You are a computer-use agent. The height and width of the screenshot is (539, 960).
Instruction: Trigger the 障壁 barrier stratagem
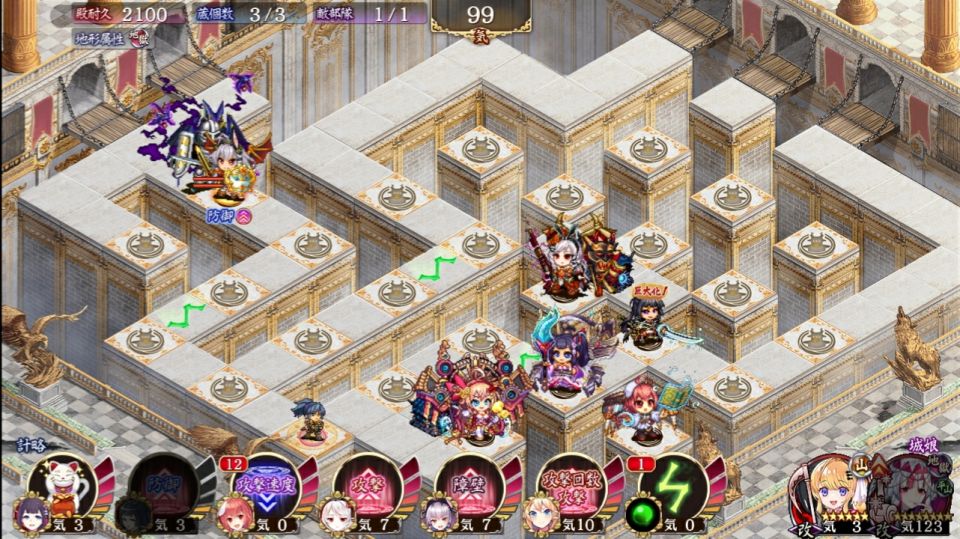pos(467,485)
